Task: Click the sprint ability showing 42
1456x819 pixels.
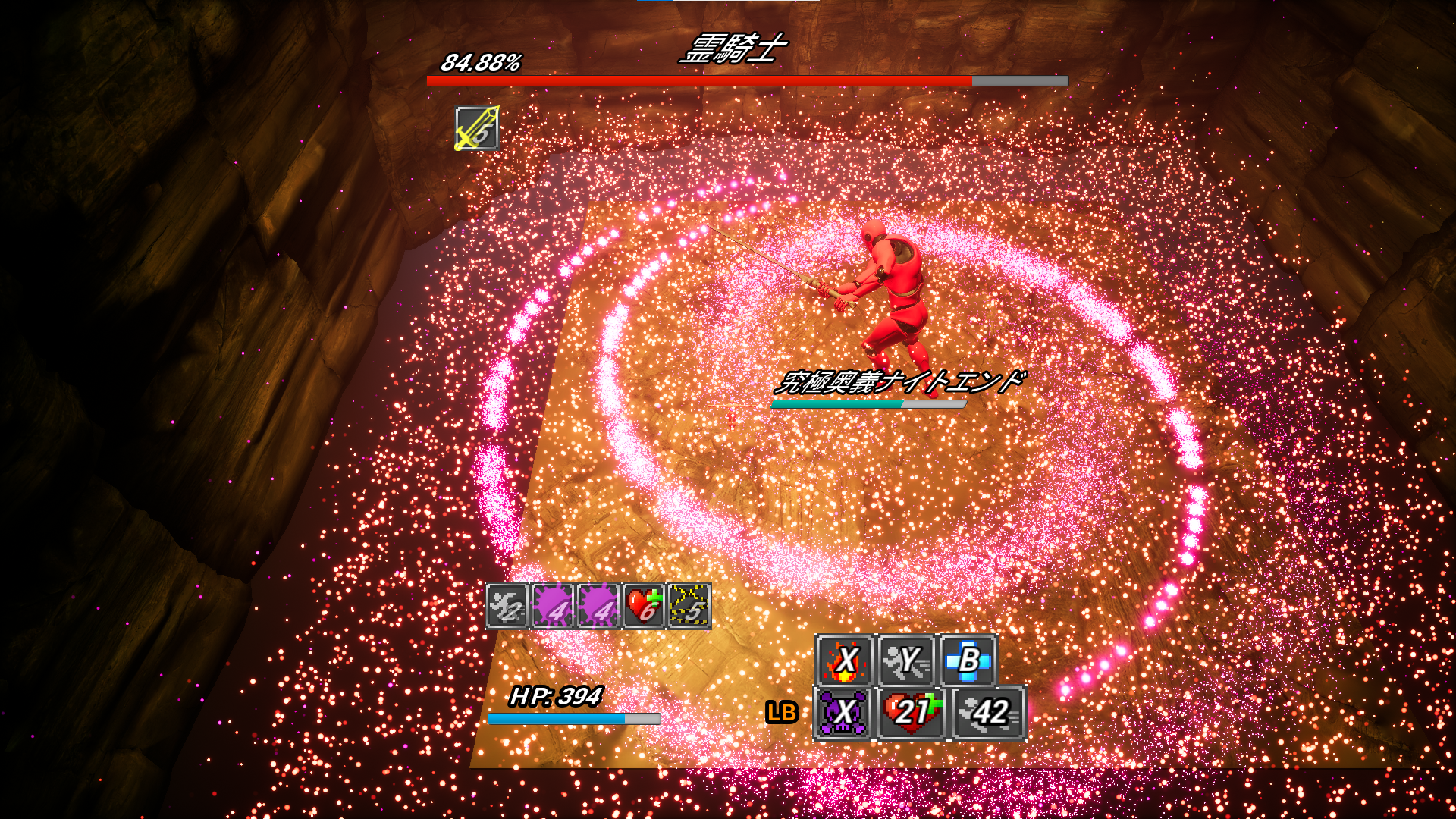Action: tap(989, 713)
